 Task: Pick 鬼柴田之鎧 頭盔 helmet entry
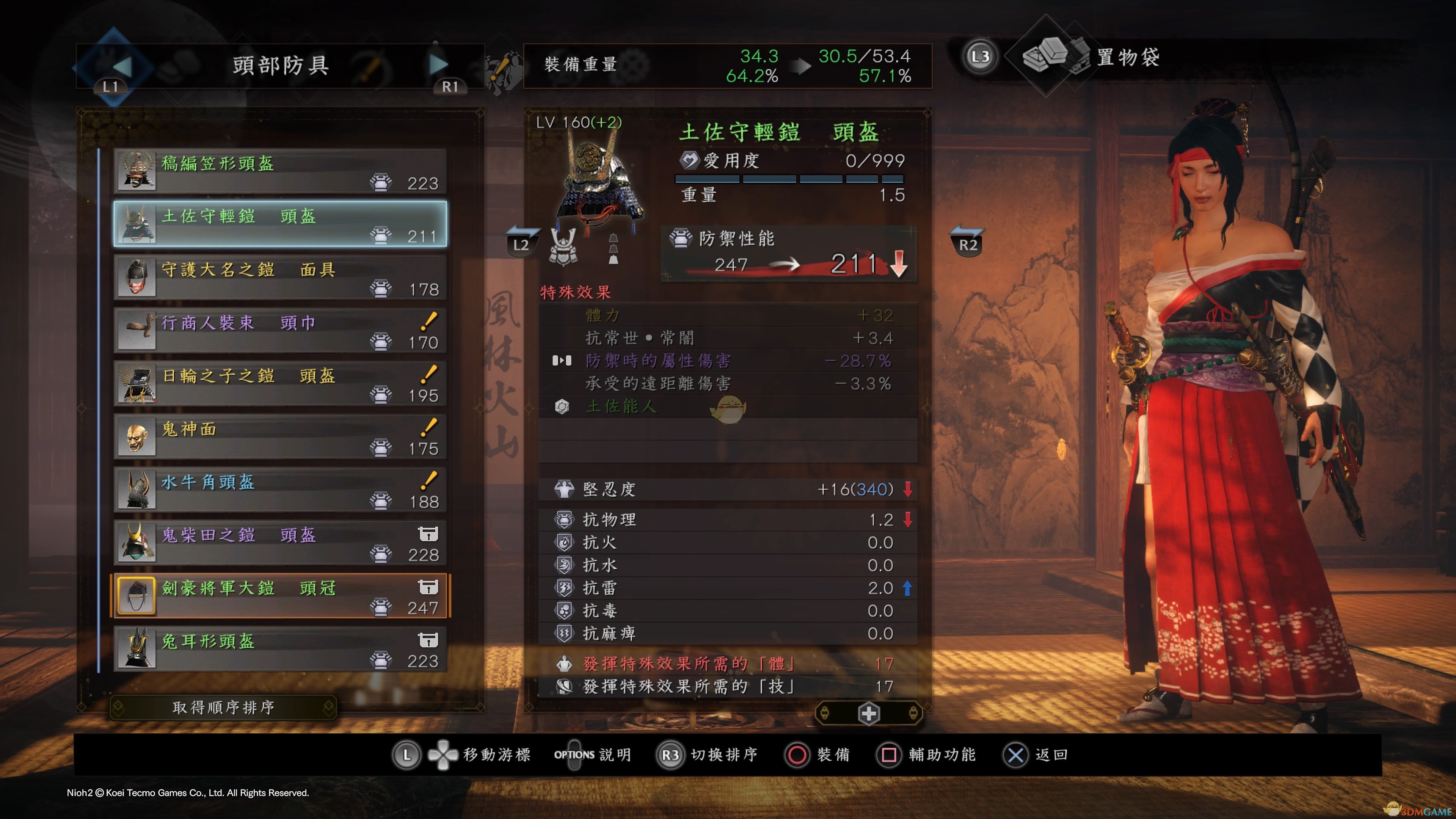click(280, 543)
